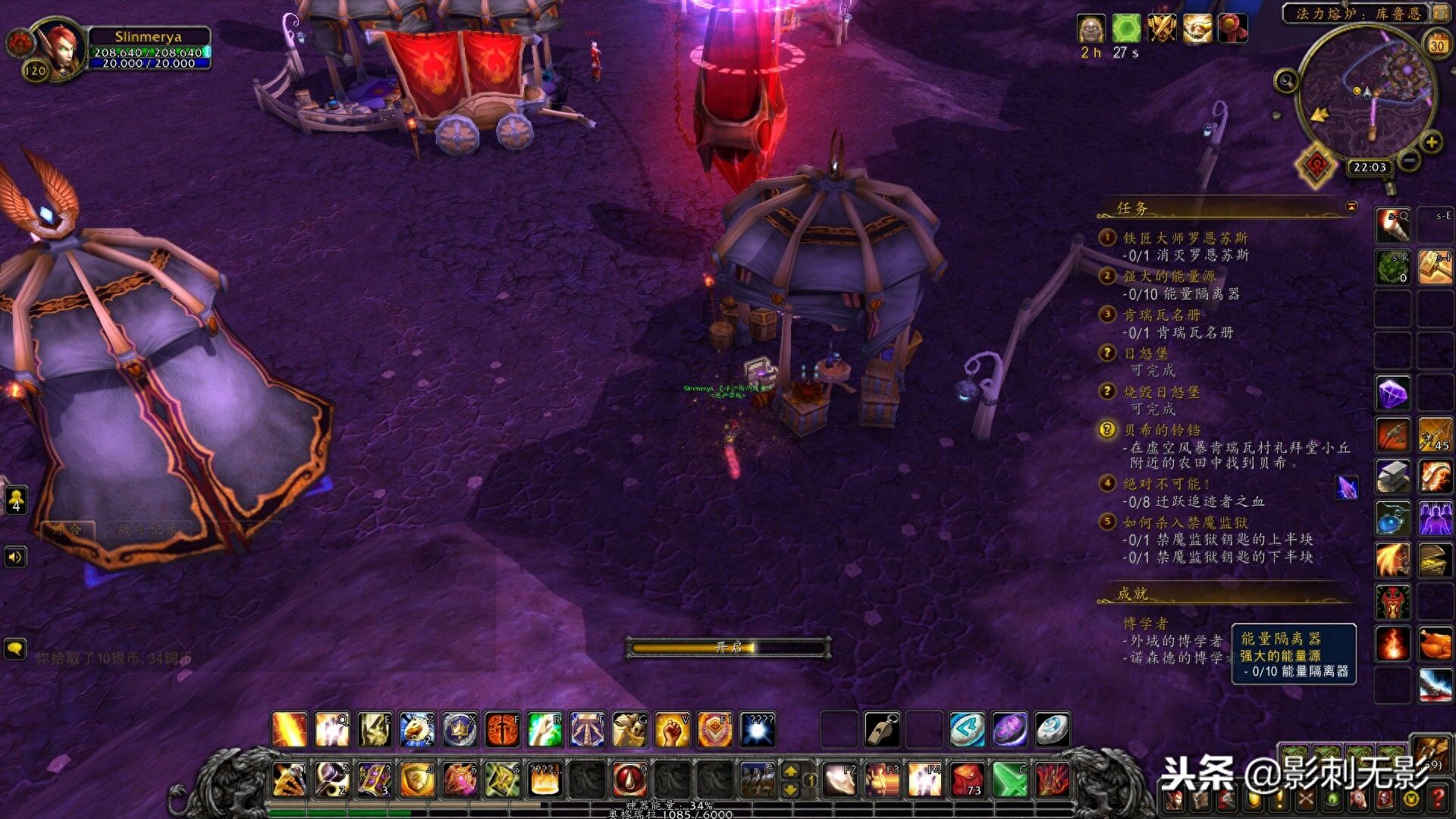The width and height of the screenshot is (1456, 819).
Task: Open chat with the speech bubble button
Action: click(15, 649)
